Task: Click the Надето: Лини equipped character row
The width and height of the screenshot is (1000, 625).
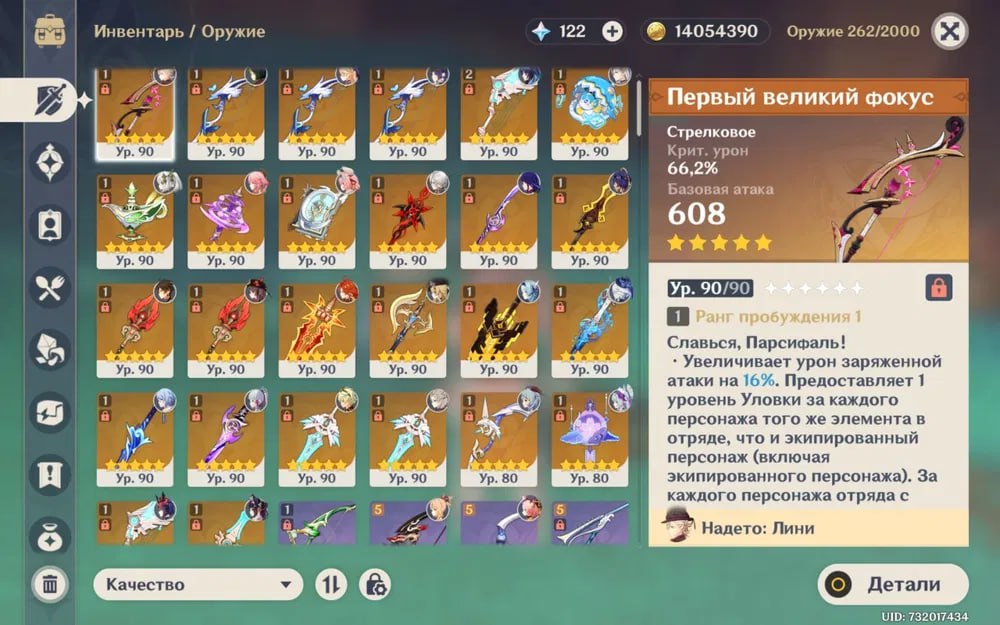Action: point(808,526)
